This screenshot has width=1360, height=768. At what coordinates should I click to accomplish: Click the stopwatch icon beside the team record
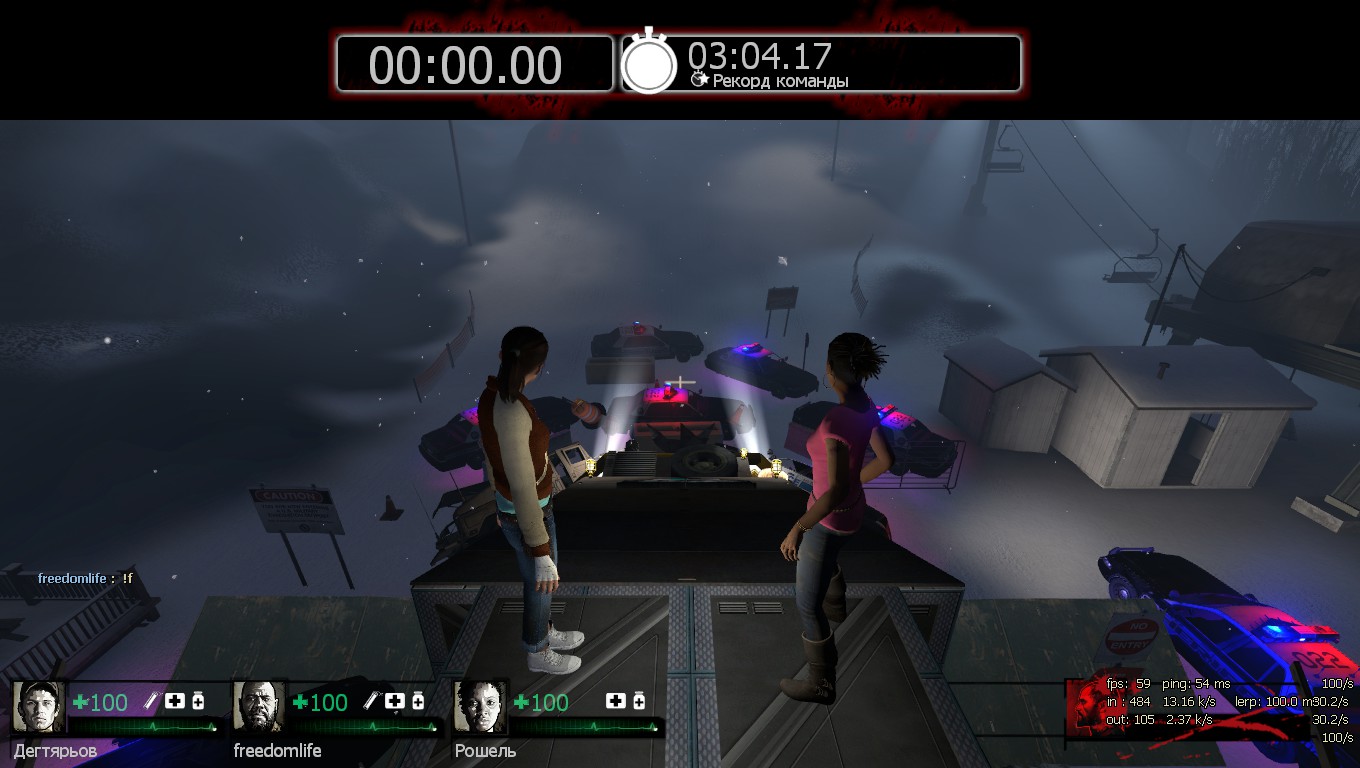(x=650, y=63)
